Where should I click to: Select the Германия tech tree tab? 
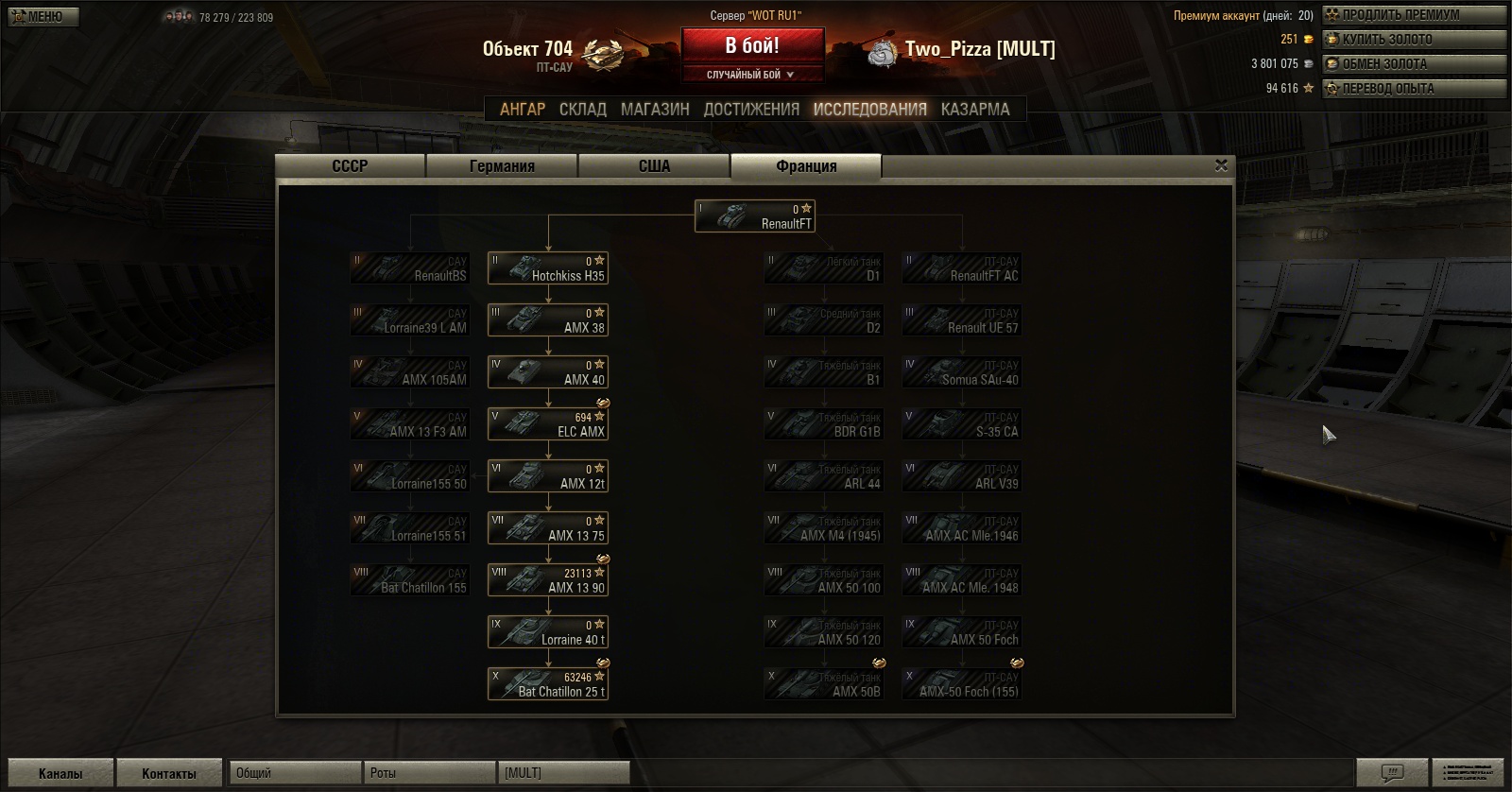[502, 166]
